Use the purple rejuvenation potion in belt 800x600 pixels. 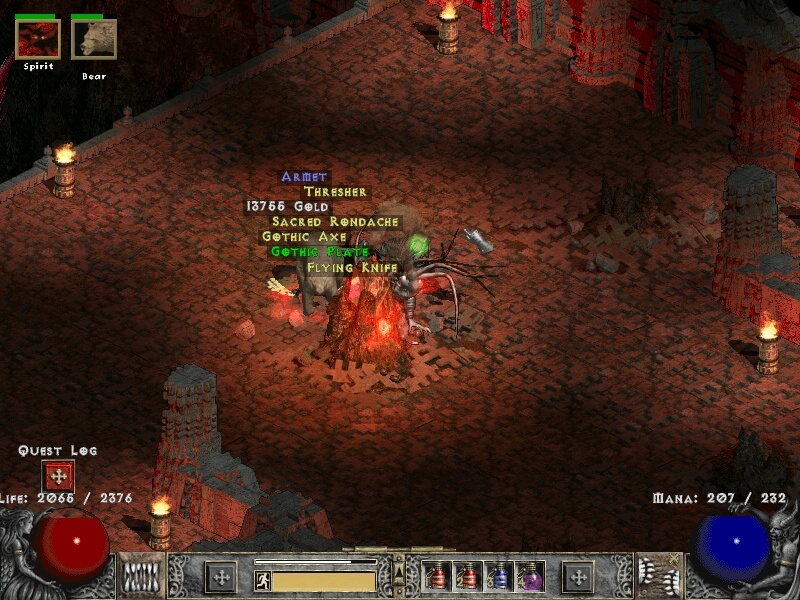(x=529, y=576)
